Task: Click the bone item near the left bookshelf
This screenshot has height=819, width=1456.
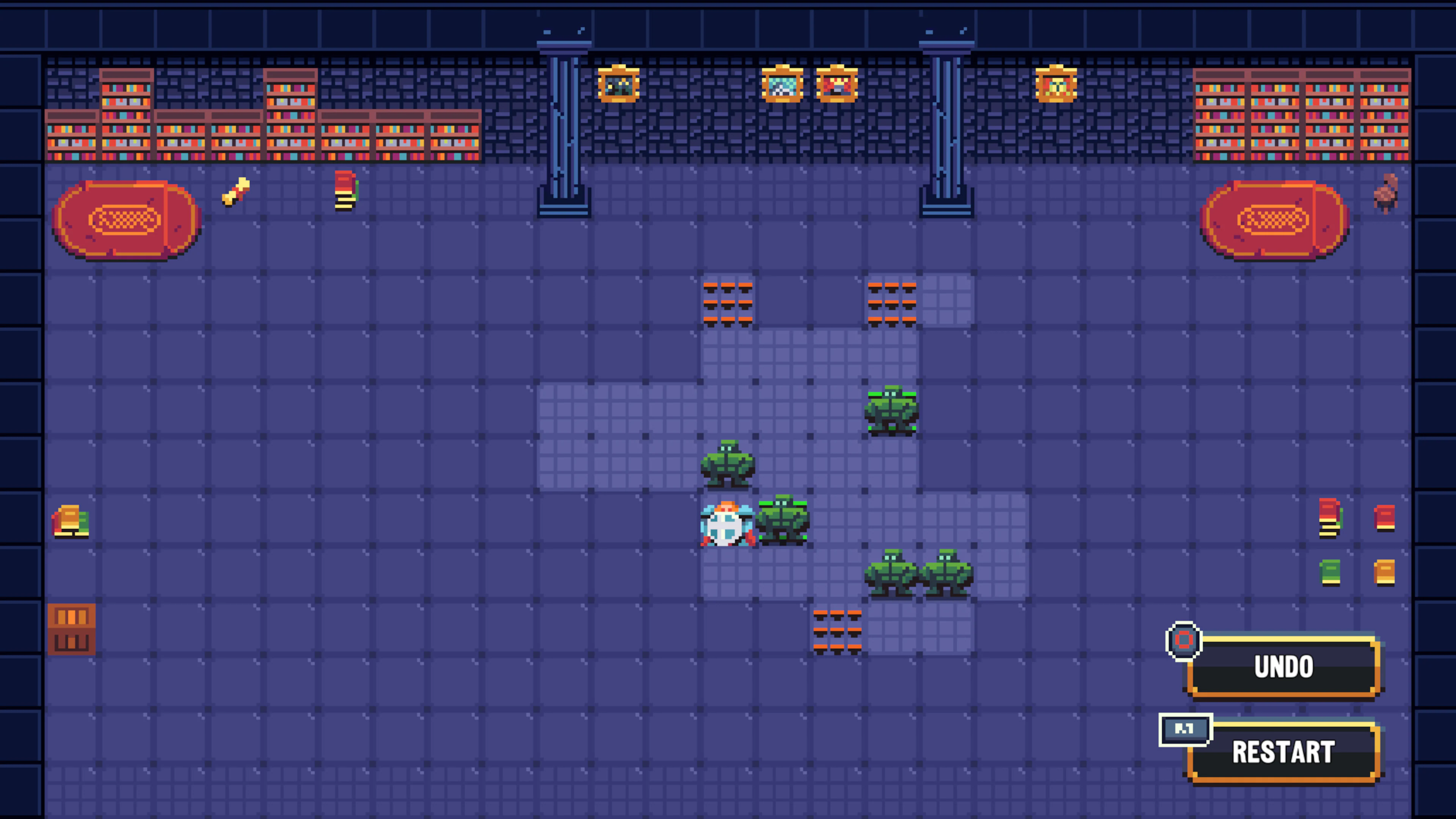Action: (x=236, y=192)
